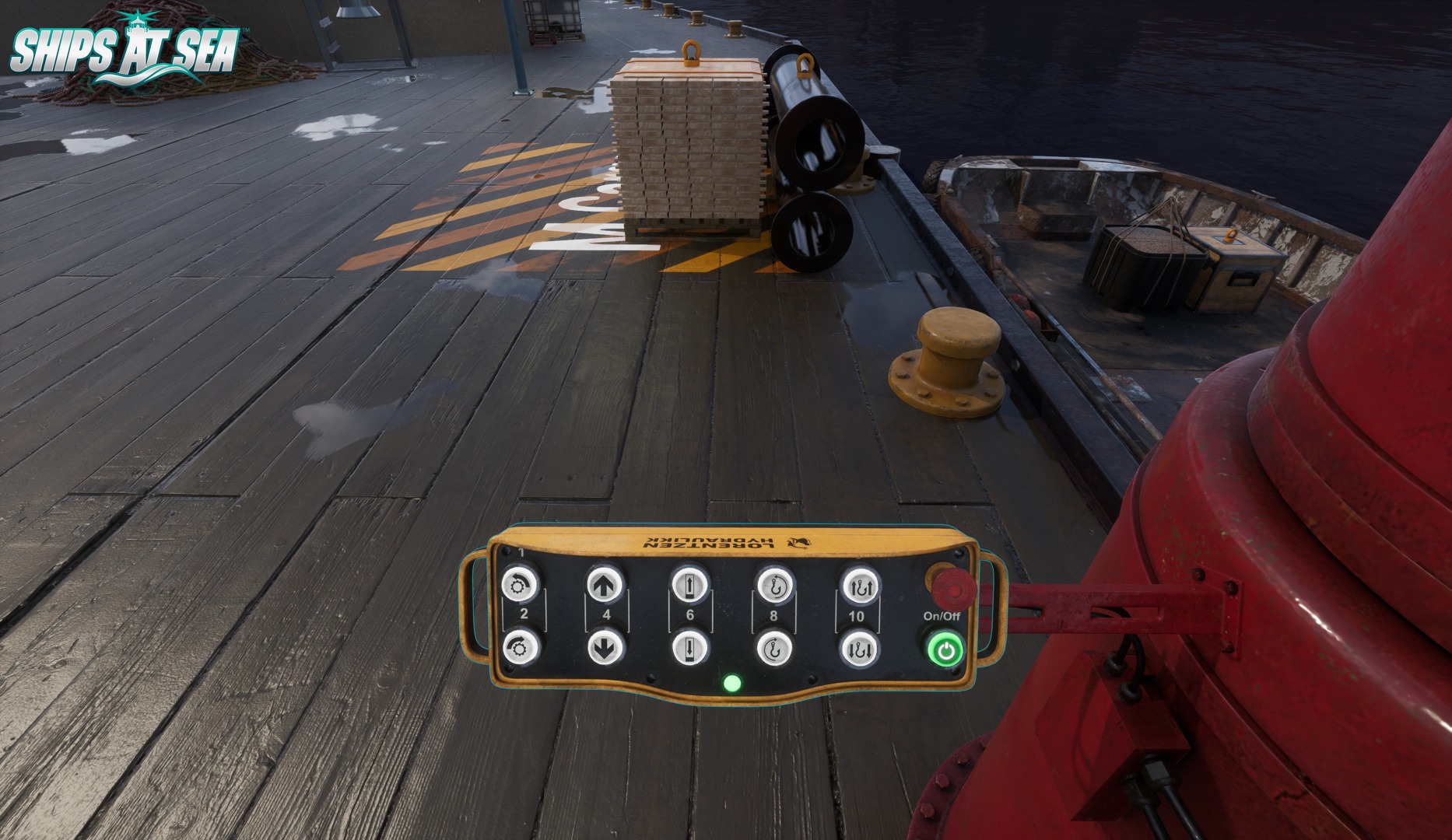The width and height of the screenshot is (1452, 840).
Task: Rotate hook counter-clockwise button
Action: point(774,586)
